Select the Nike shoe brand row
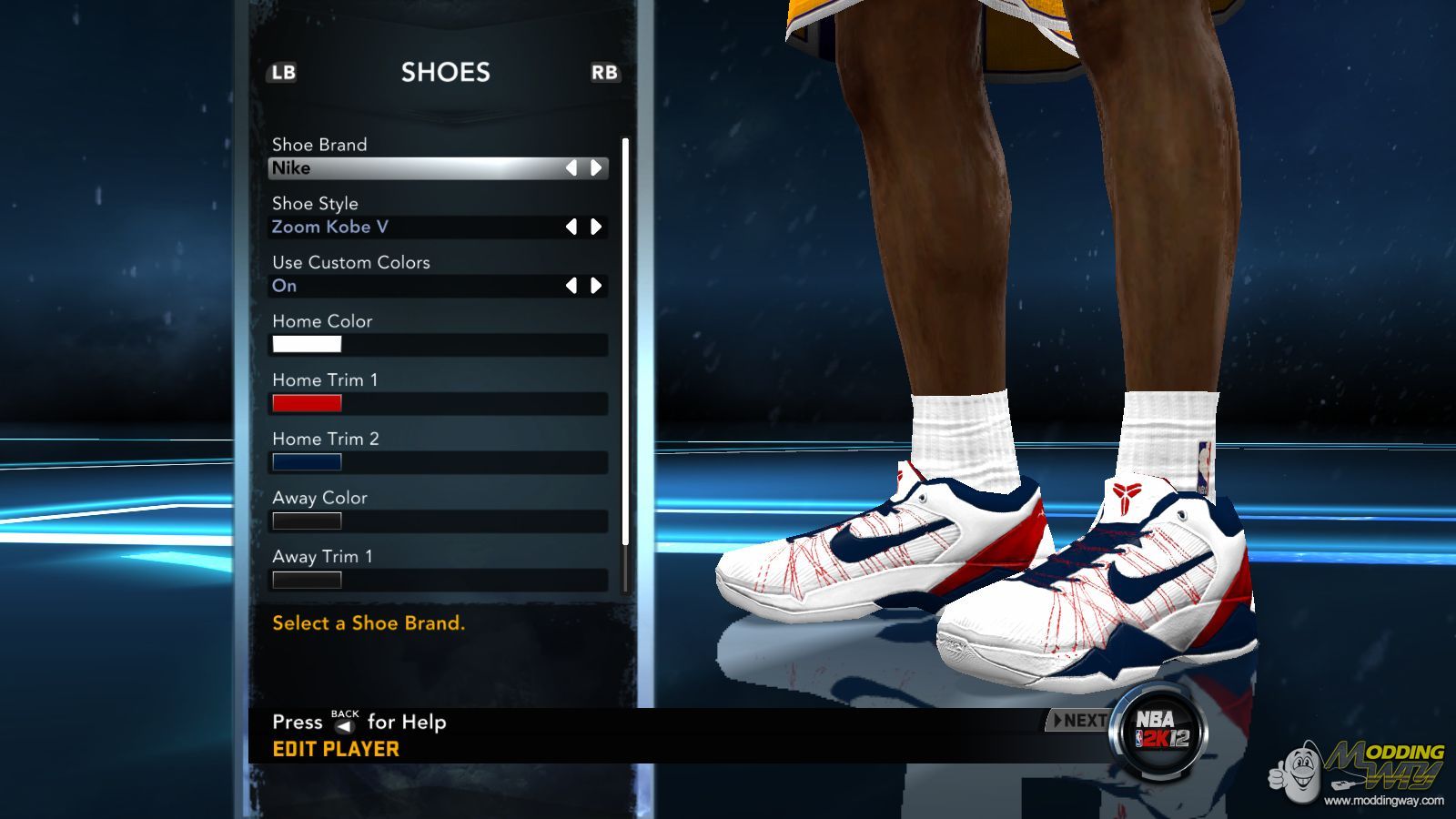The width and height of the screenshot is (1456, 819). (x=409, y=168)
